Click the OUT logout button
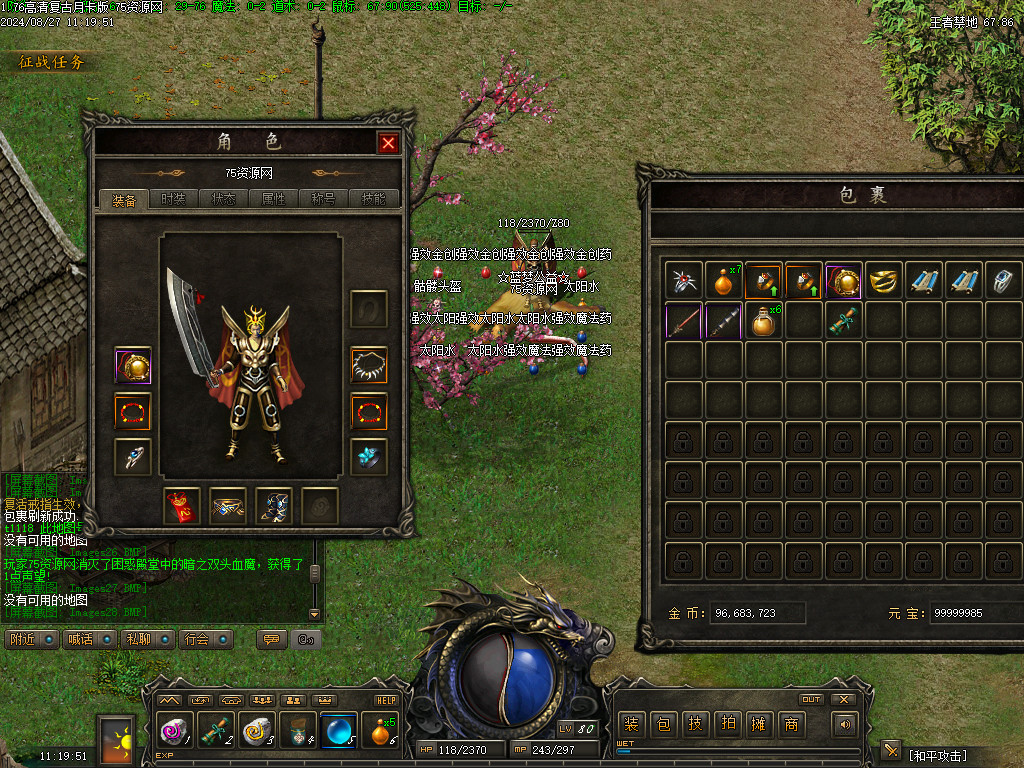Screen dimensions: 1024x768 tap(811, 699)
